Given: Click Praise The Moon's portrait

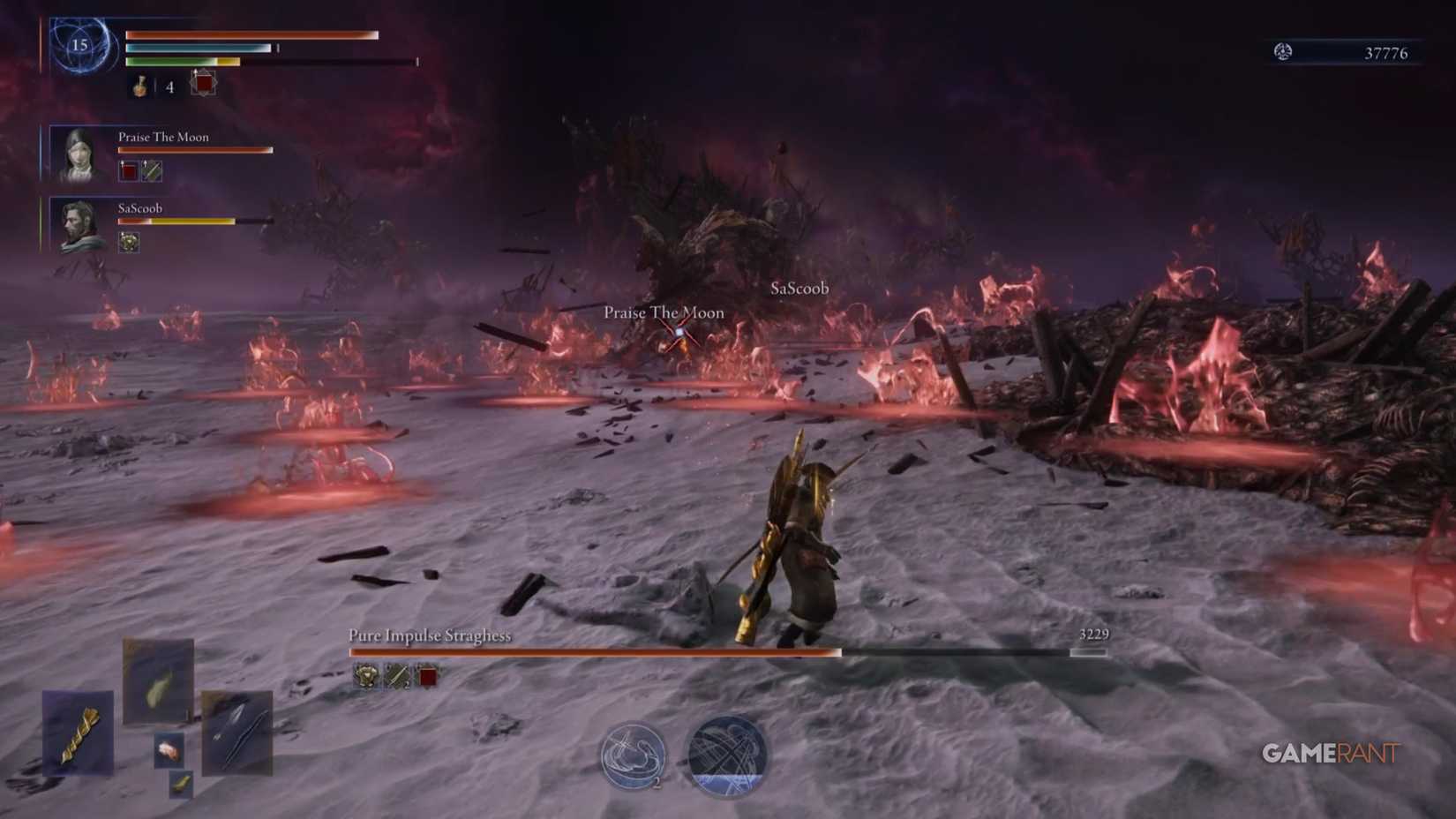Looking at the screenshot, I should (79, 152).
